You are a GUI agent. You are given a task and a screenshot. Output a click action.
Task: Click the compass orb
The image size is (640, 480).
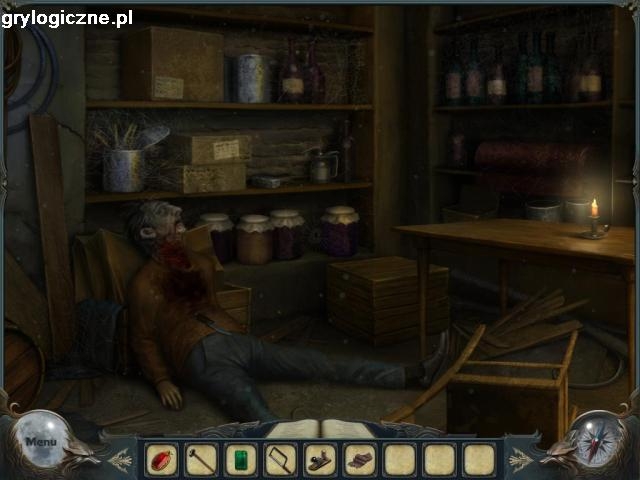coord(598,440)
